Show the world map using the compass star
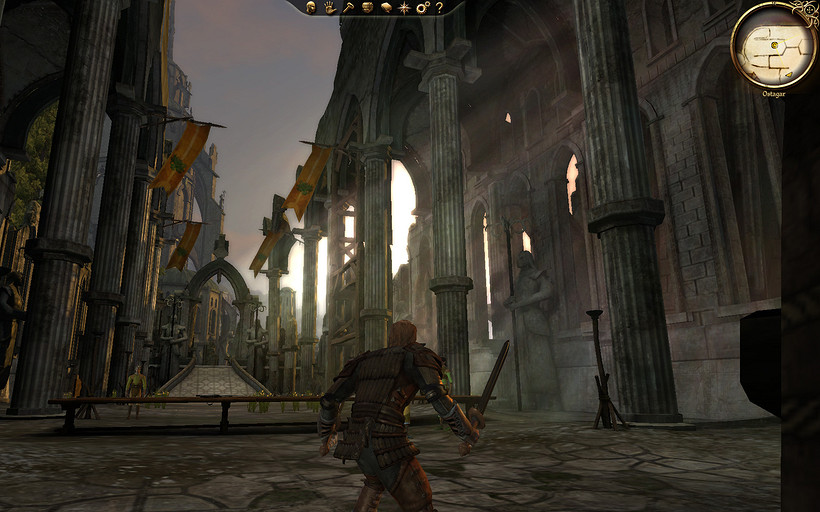 click(x=404, y=7)
